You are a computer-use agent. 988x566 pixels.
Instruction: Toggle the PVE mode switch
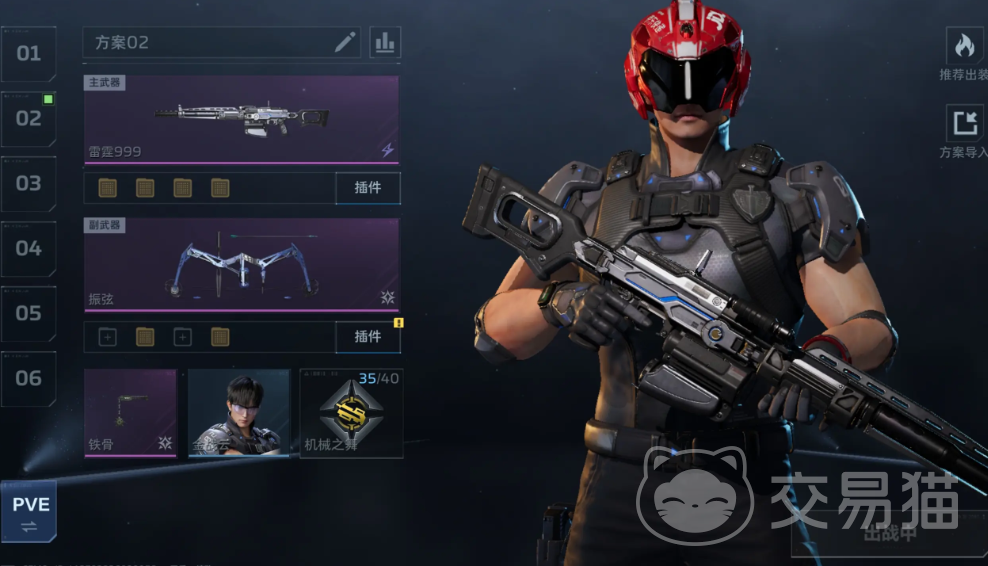pos(29,510)
